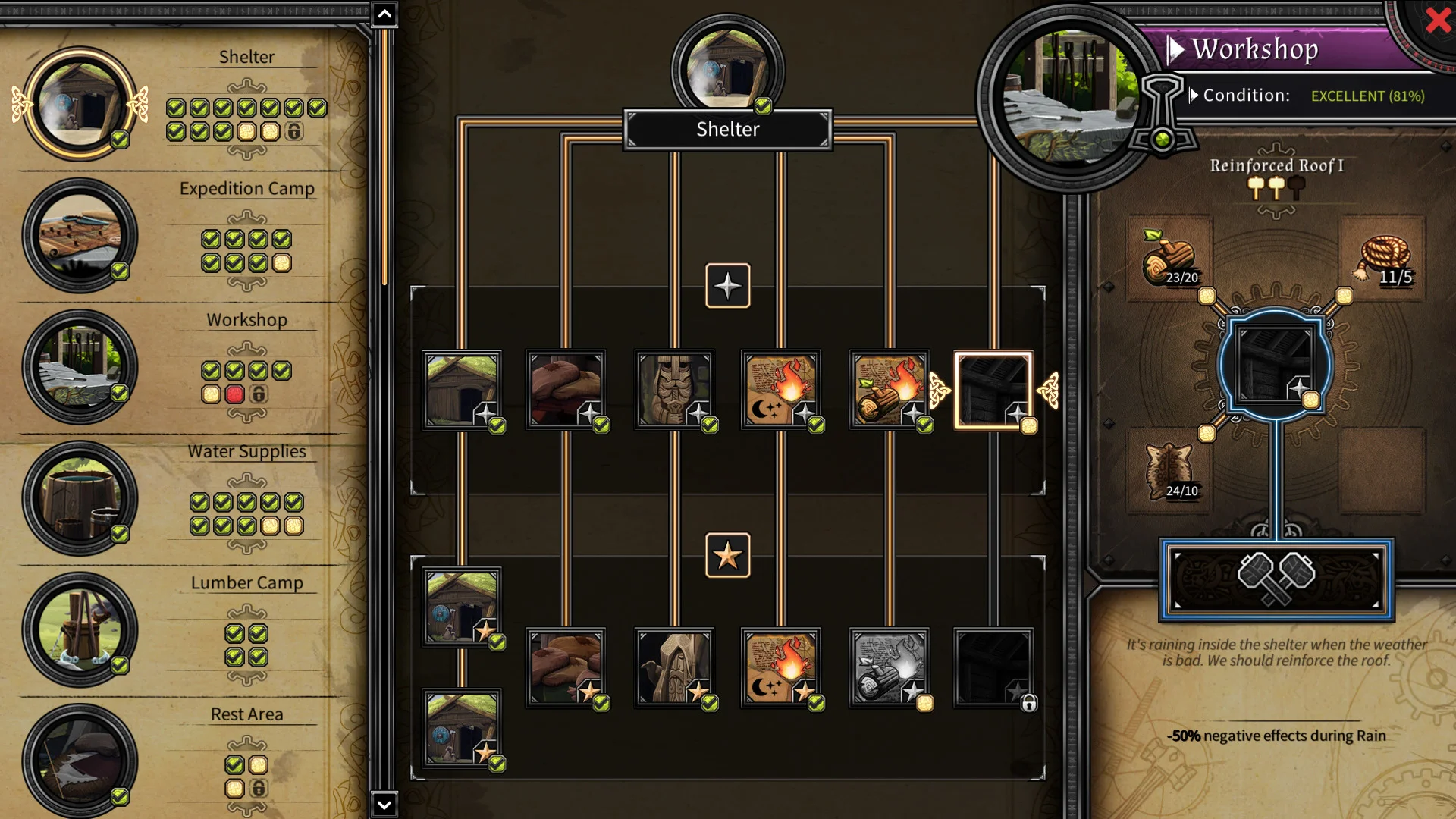Screen dimensions: 1456x819
Task: Click the animal hide resource slot
Action: tap(1169, 472)
